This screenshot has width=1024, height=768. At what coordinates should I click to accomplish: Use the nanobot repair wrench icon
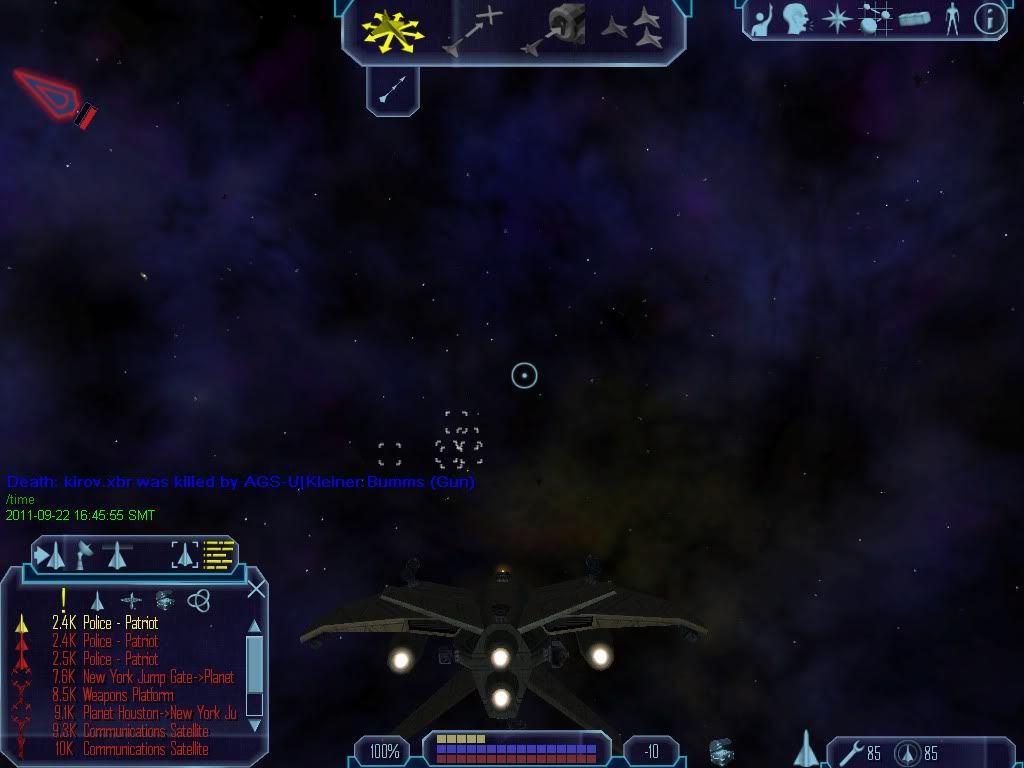tap(850, 751)
